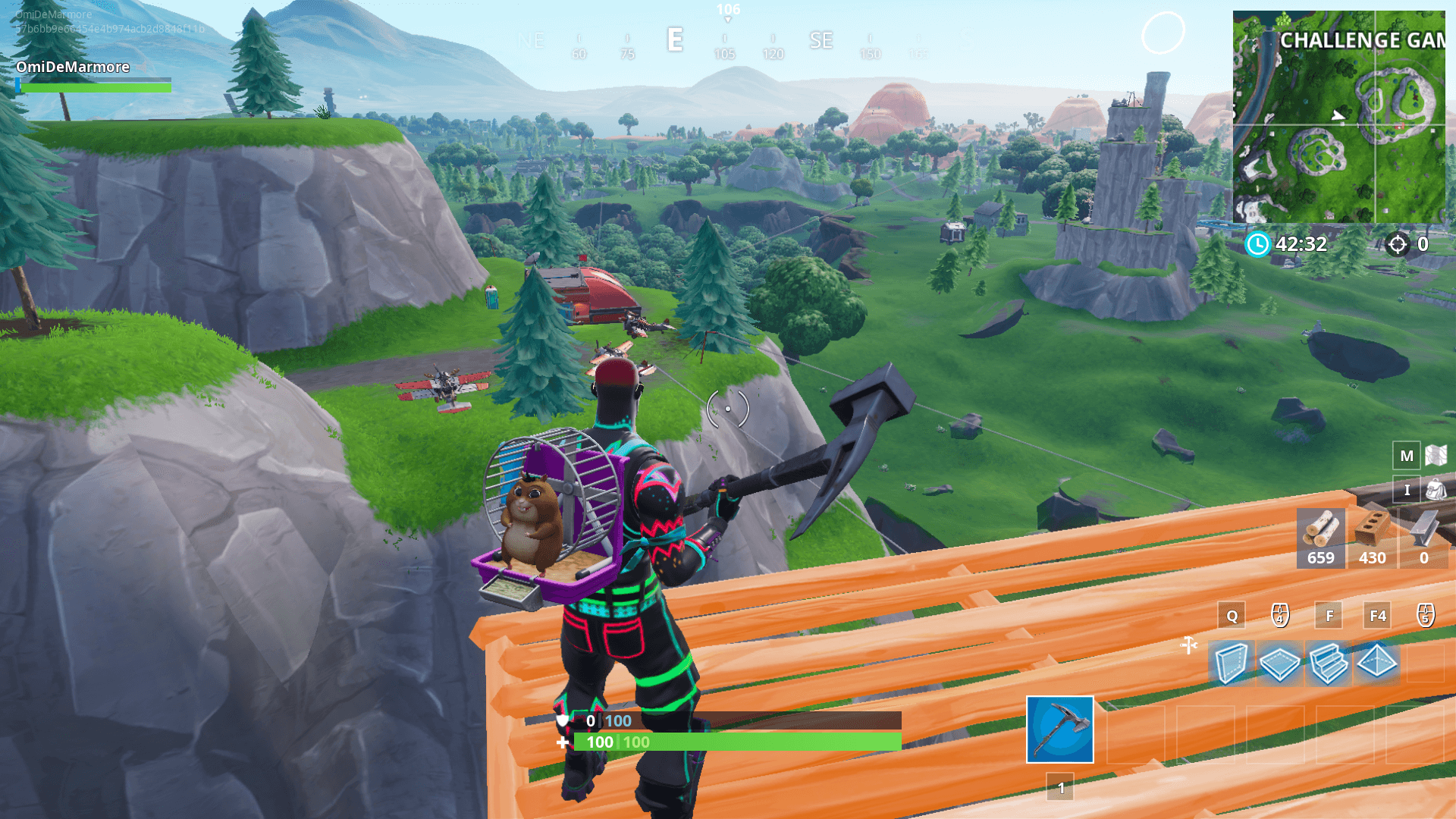Open the mouse button 5 keybind slot
Screen dimensions: 1456x819
point(1426,615)
